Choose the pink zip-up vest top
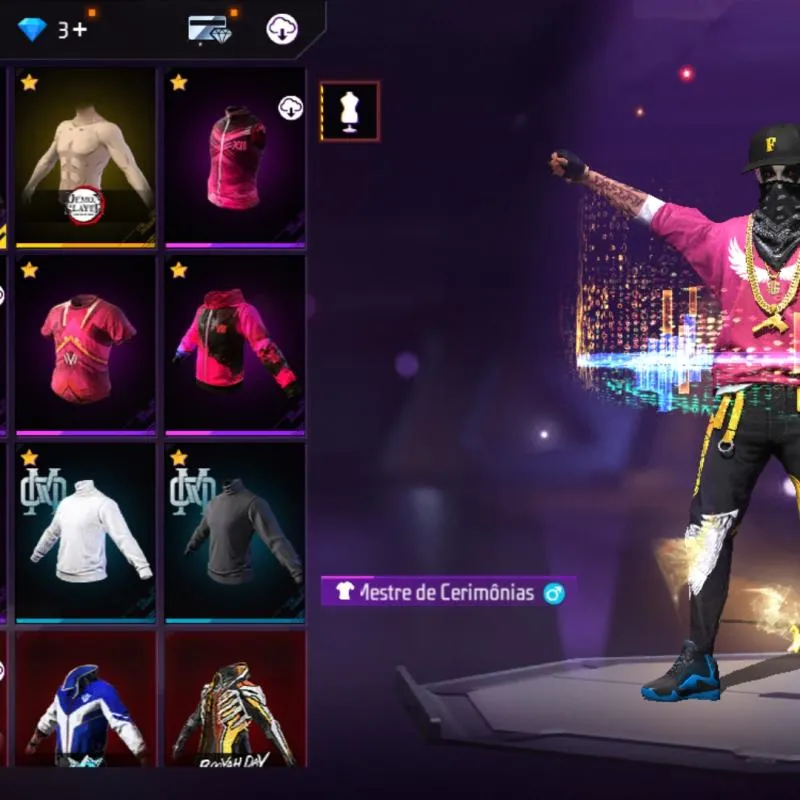The image size is (800, 800). (x=235, y=160)
